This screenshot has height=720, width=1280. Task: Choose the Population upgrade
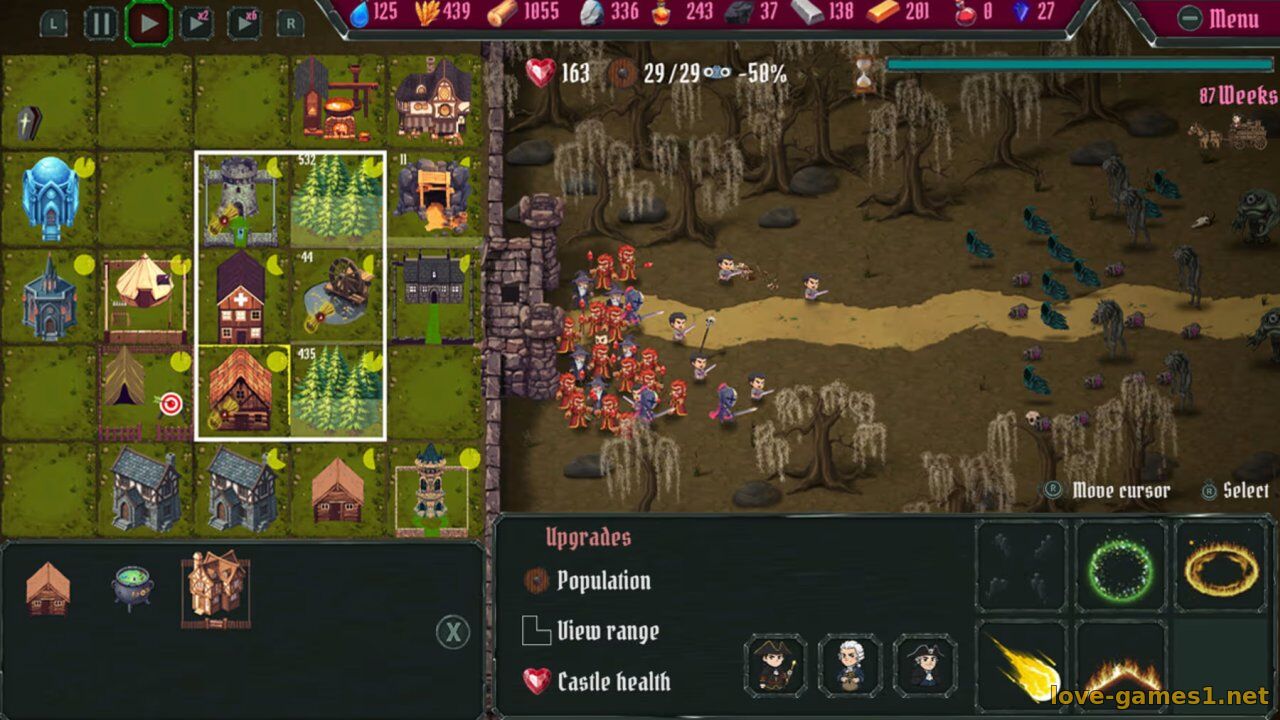(602, 581)
